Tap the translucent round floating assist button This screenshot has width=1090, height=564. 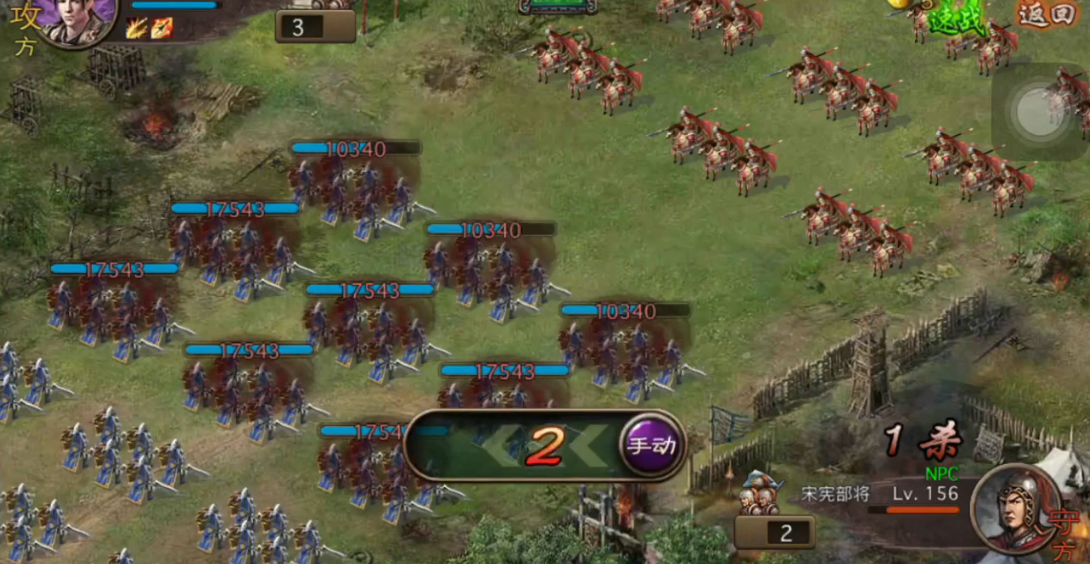coord(1039,111)
